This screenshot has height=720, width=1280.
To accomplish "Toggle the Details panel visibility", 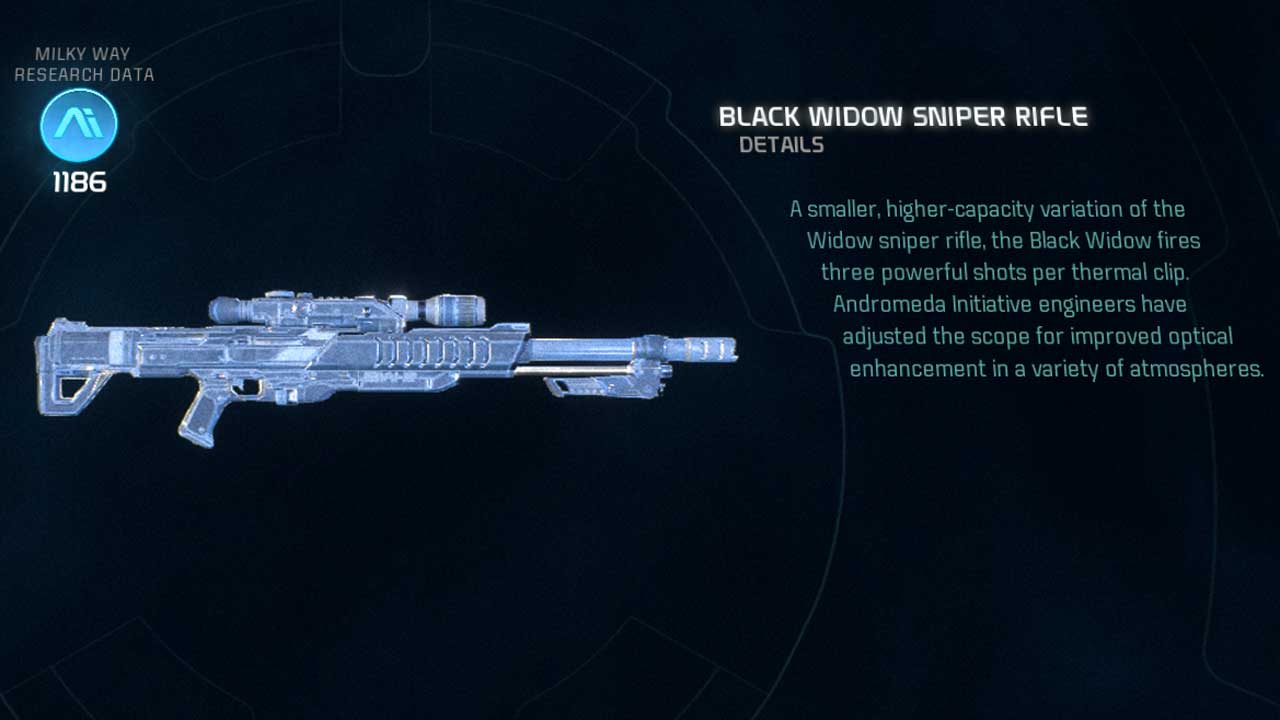I will (783, 145).
